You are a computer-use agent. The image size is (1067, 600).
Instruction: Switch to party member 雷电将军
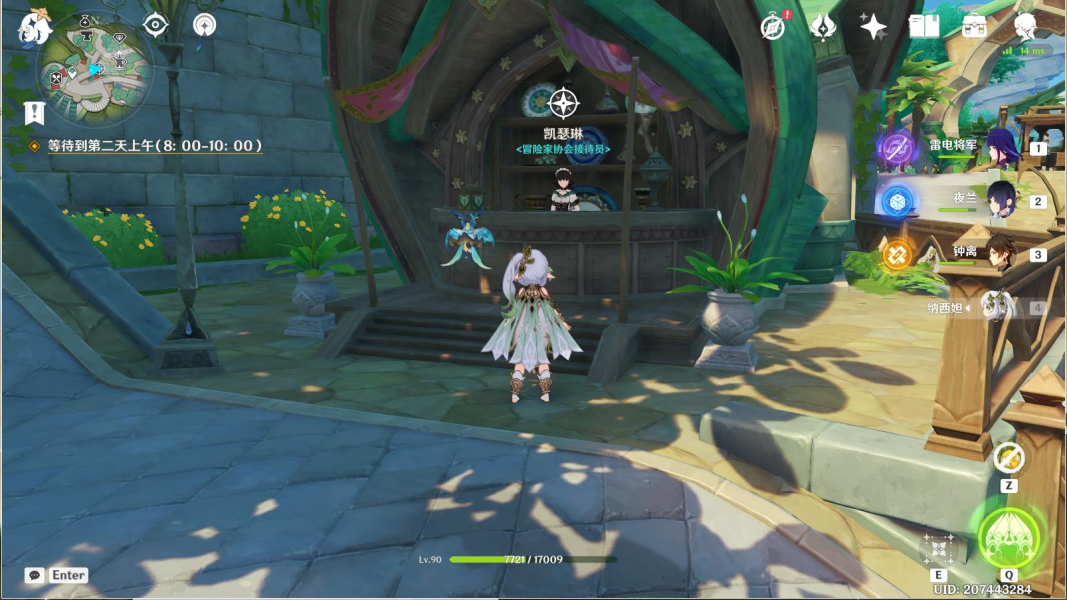tap(1001, 148)
